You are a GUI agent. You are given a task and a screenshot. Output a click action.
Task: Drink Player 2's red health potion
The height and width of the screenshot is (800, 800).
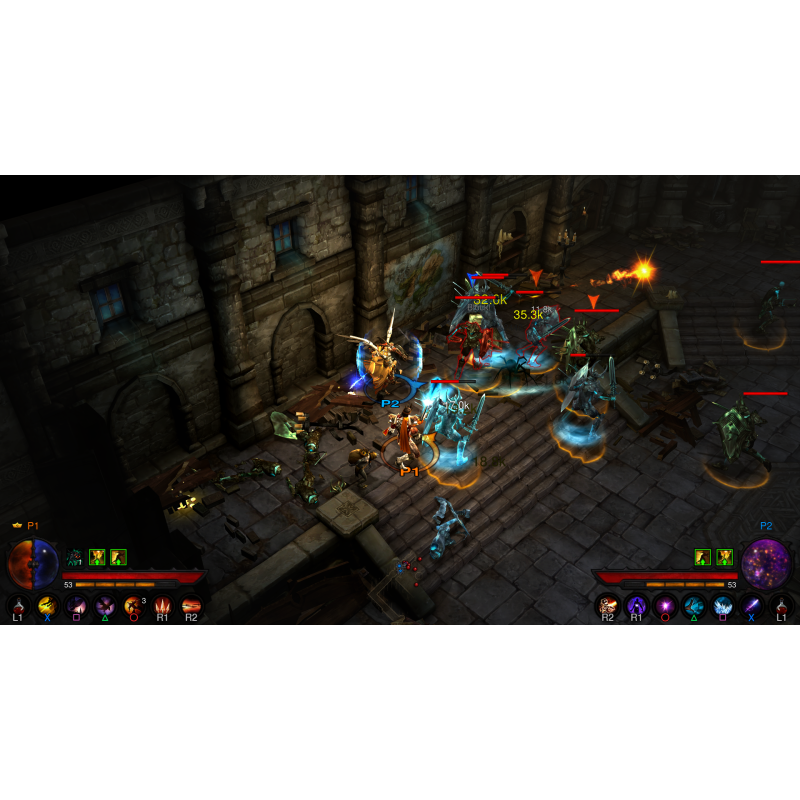pyautogui.click(x=782, y=605)
